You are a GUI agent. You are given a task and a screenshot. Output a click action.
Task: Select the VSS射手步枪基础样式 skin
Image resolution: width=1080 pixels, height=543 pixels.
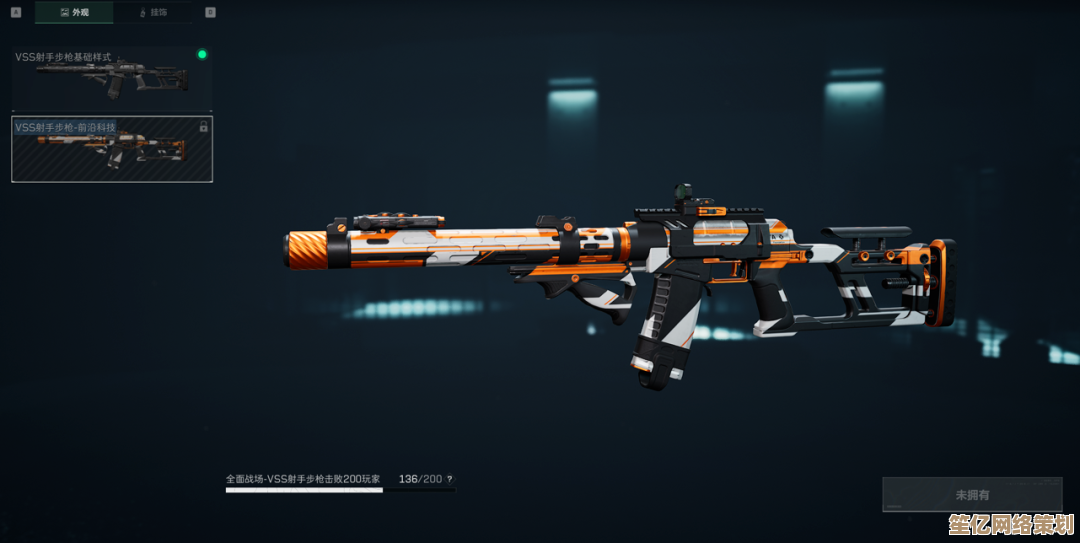(111, 78)
